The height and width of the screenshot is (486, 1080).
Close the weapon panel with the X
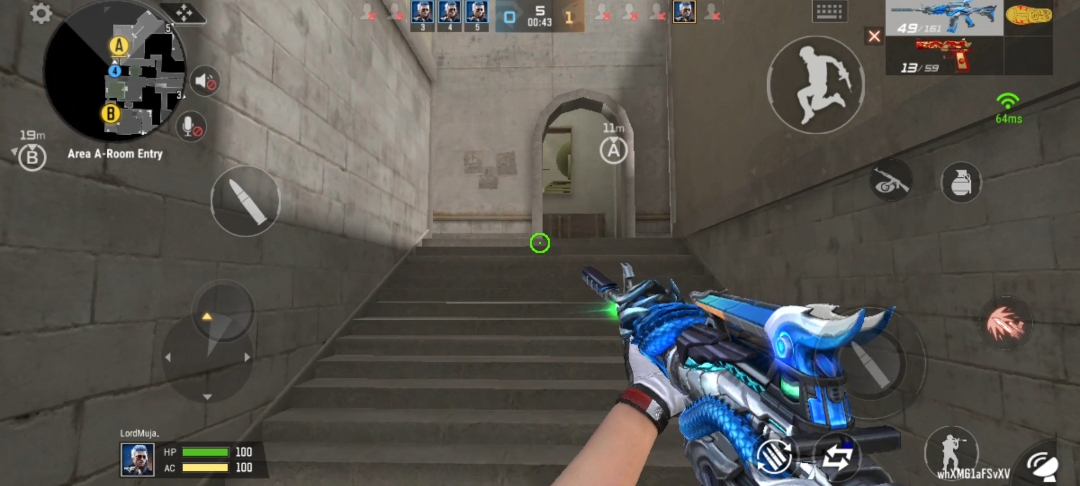(x=874, y=36)
